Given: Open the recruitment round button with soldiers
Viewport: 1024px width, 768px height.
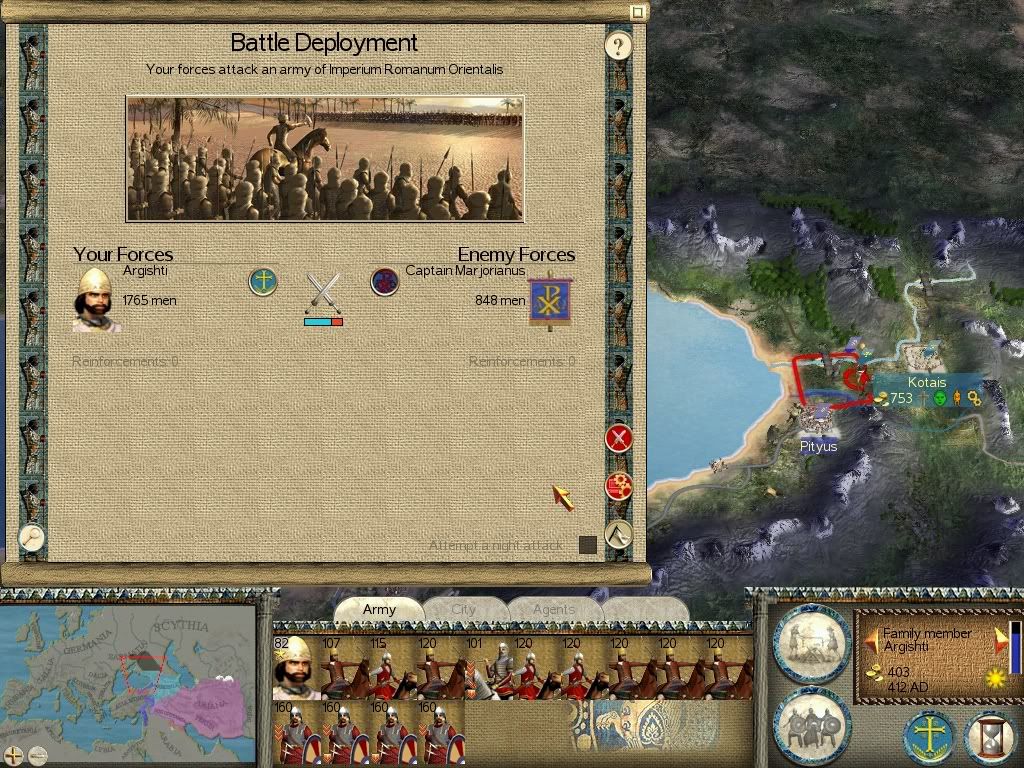Looking at the screenshot, I should tap(811, 722).
